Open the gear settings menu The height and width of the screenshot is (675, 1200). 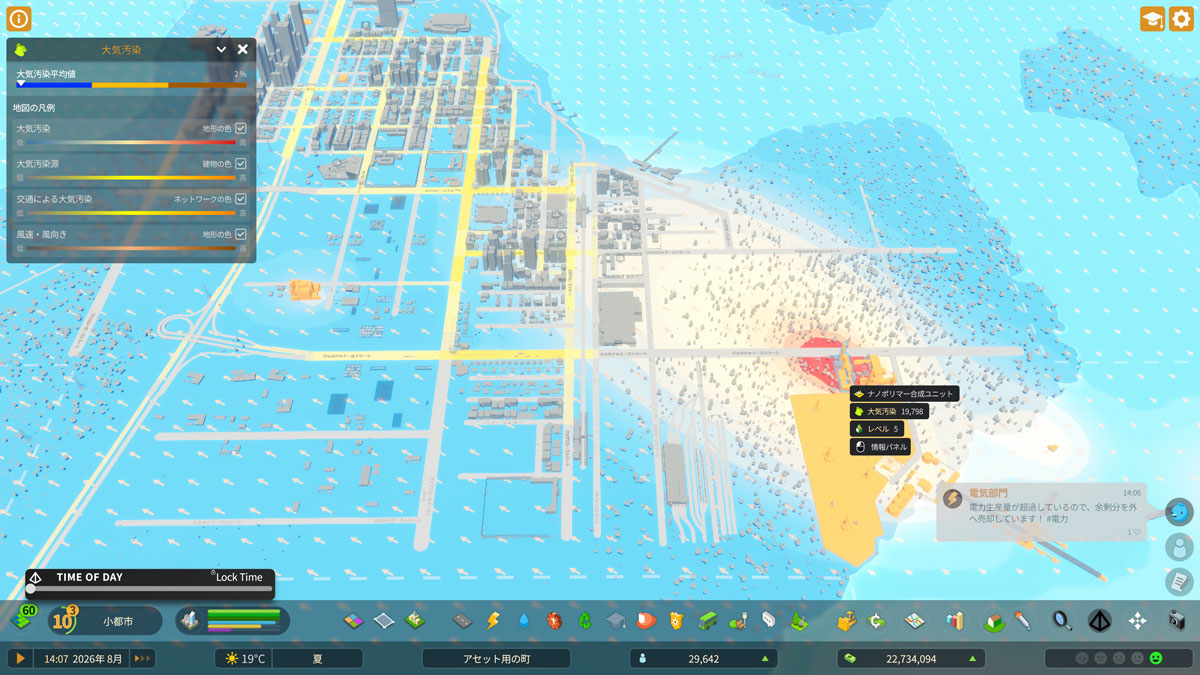(1181, 19)
